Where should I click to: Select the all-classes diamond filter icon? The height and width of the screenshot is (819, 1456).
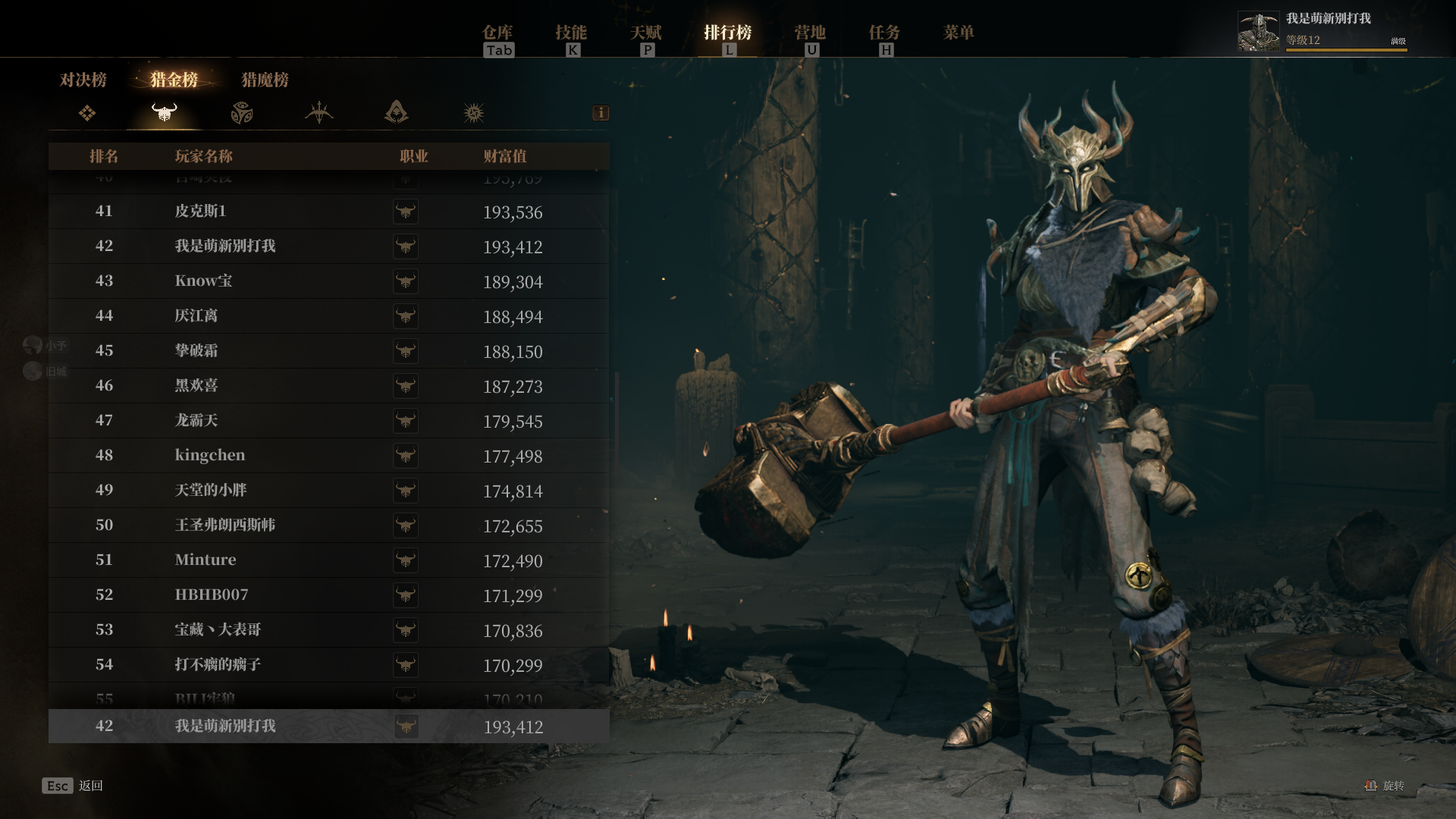point(87,114)
